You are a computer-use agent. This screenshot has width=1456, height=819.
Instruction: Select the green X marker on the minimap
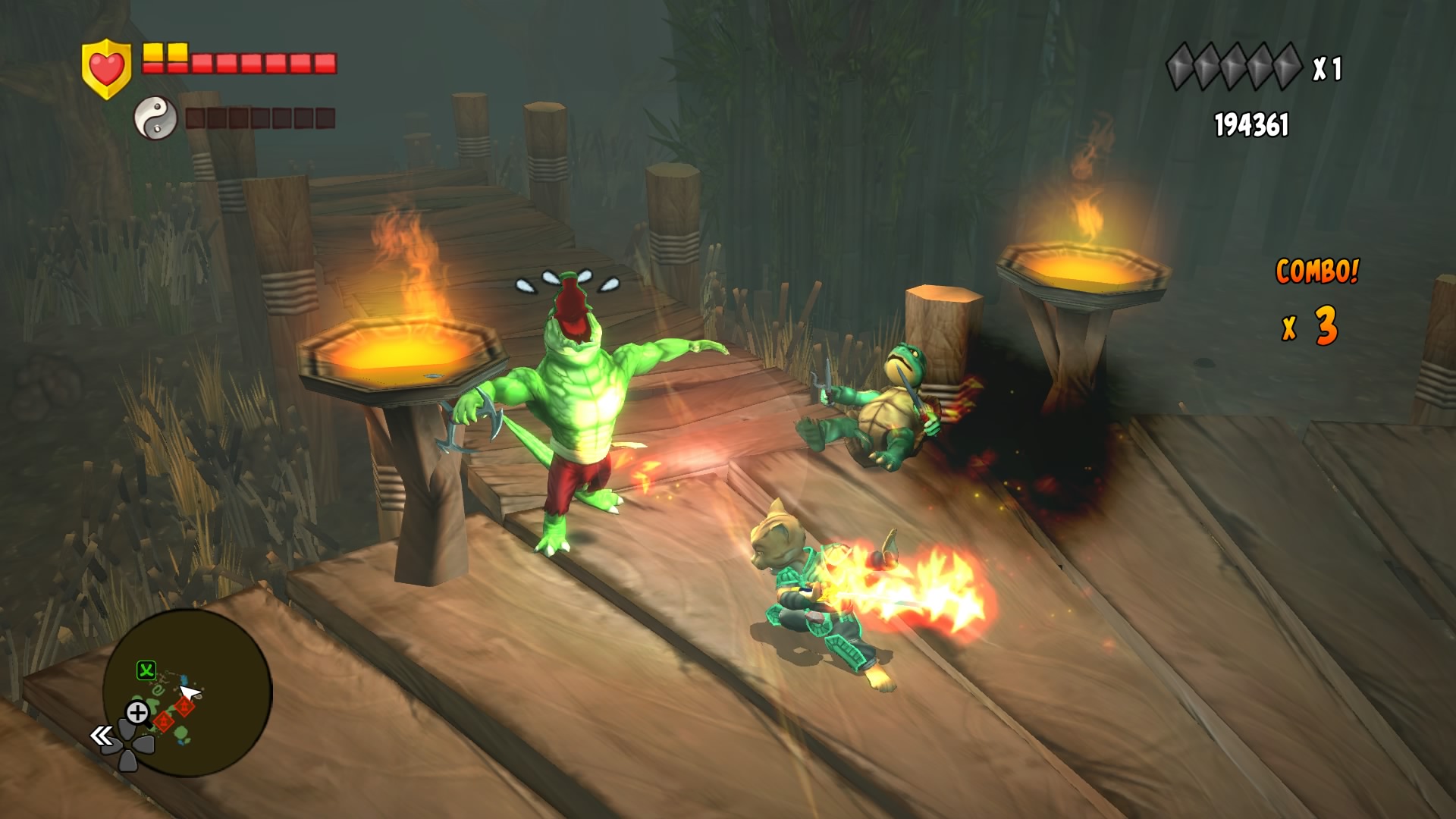[146, 670]
